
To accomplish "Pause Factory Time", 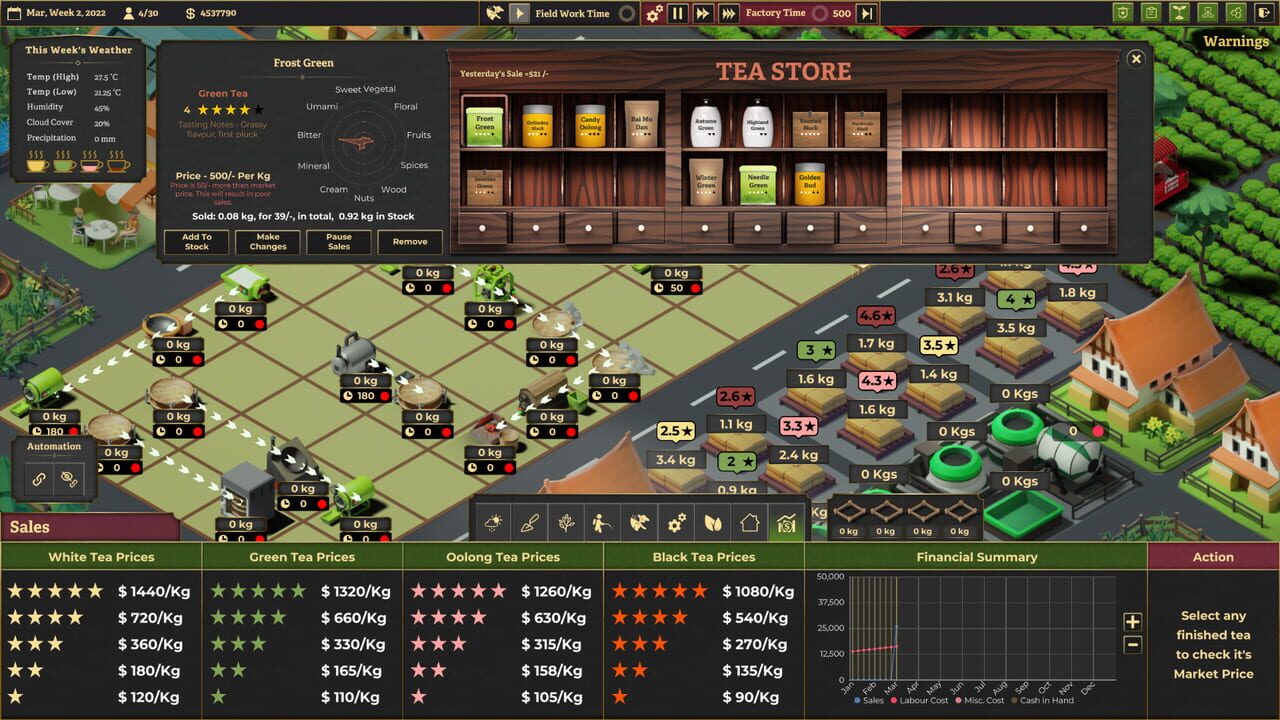I will pyautogui.click(x=678, y=14).
